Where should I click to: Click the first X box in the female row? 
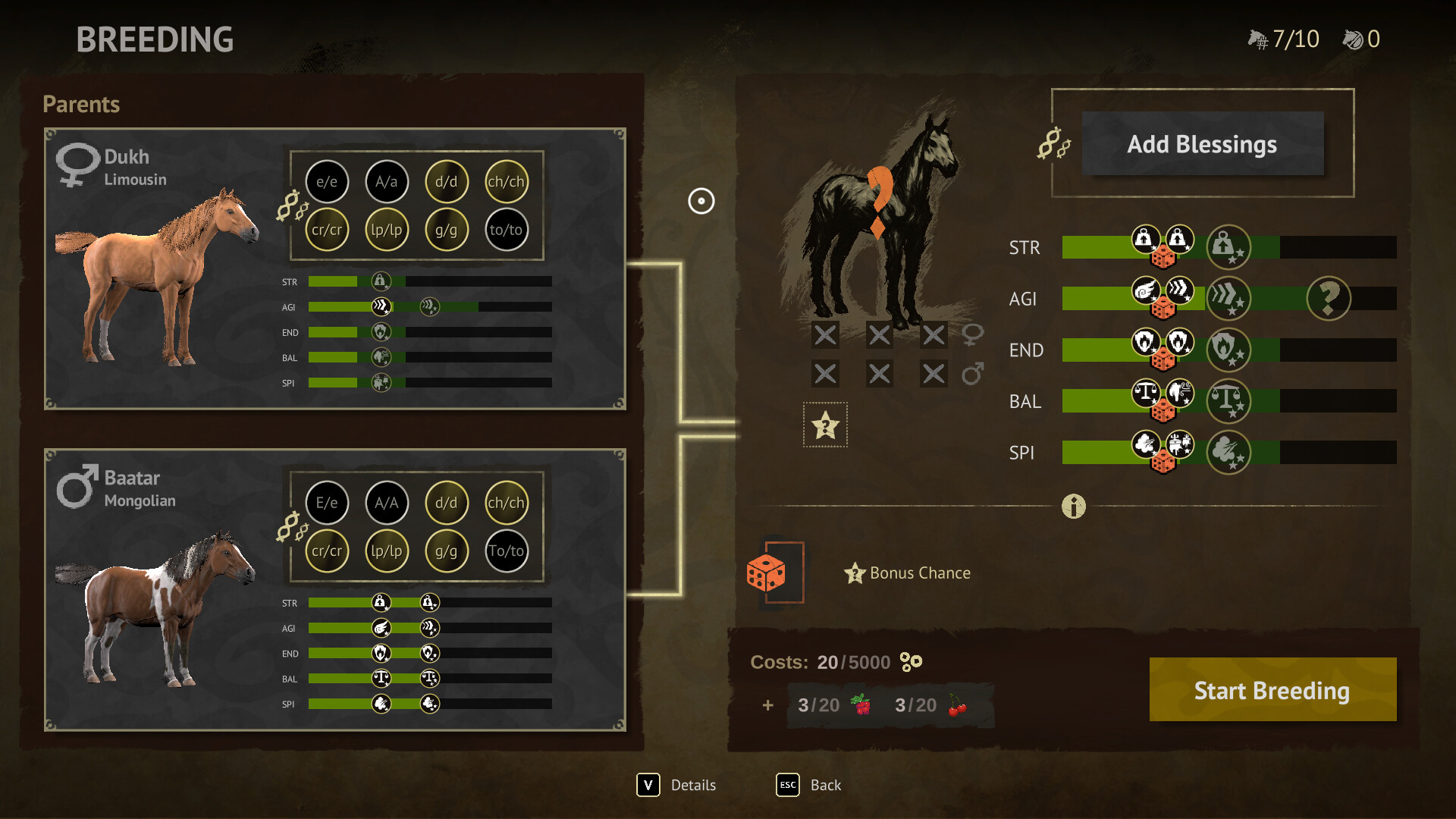pos(825,334)
